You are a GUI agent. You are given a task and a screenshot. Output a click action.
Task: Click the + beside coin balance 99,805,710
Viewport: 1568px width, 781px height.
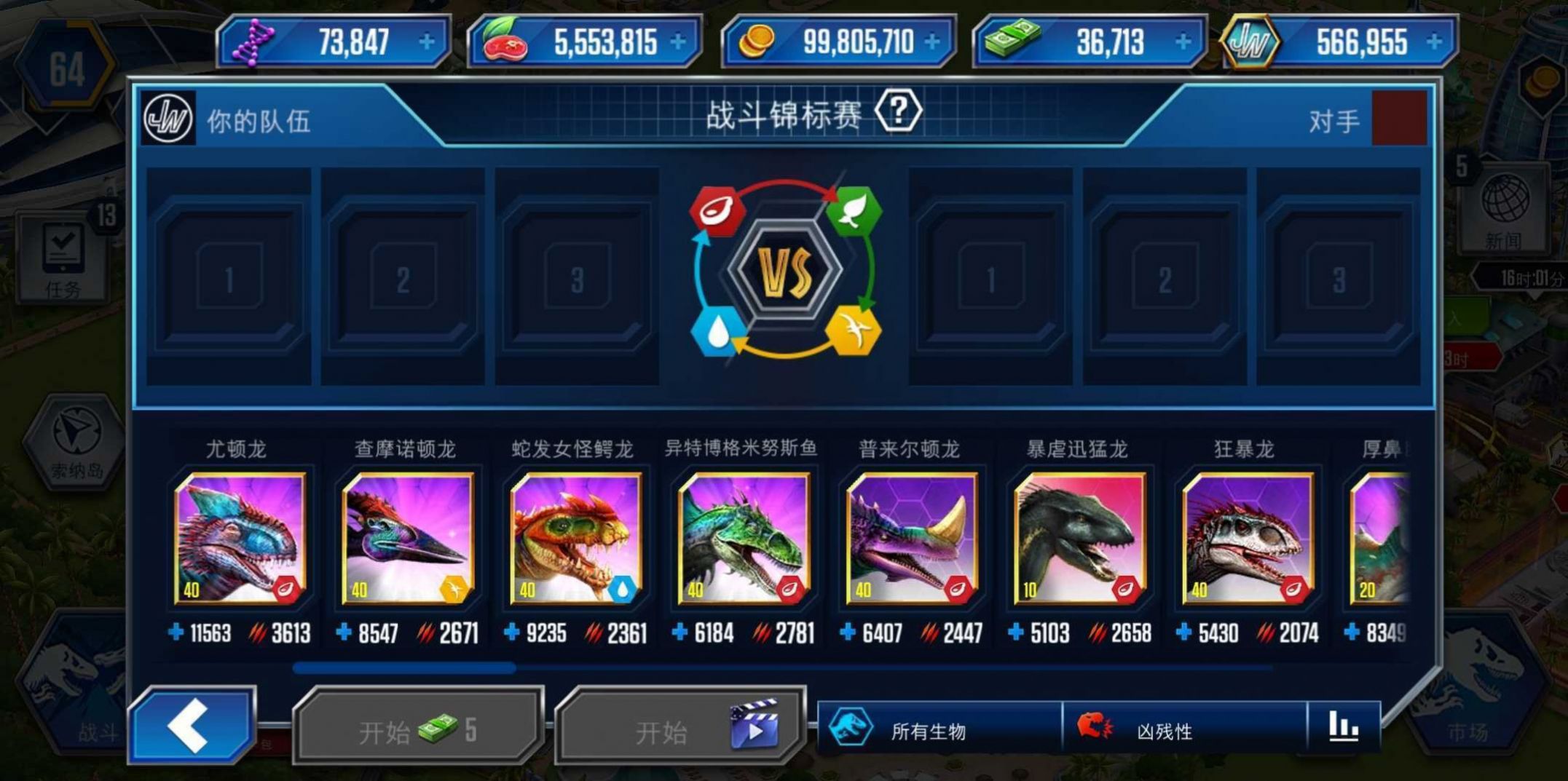click(x=932, y=42)
